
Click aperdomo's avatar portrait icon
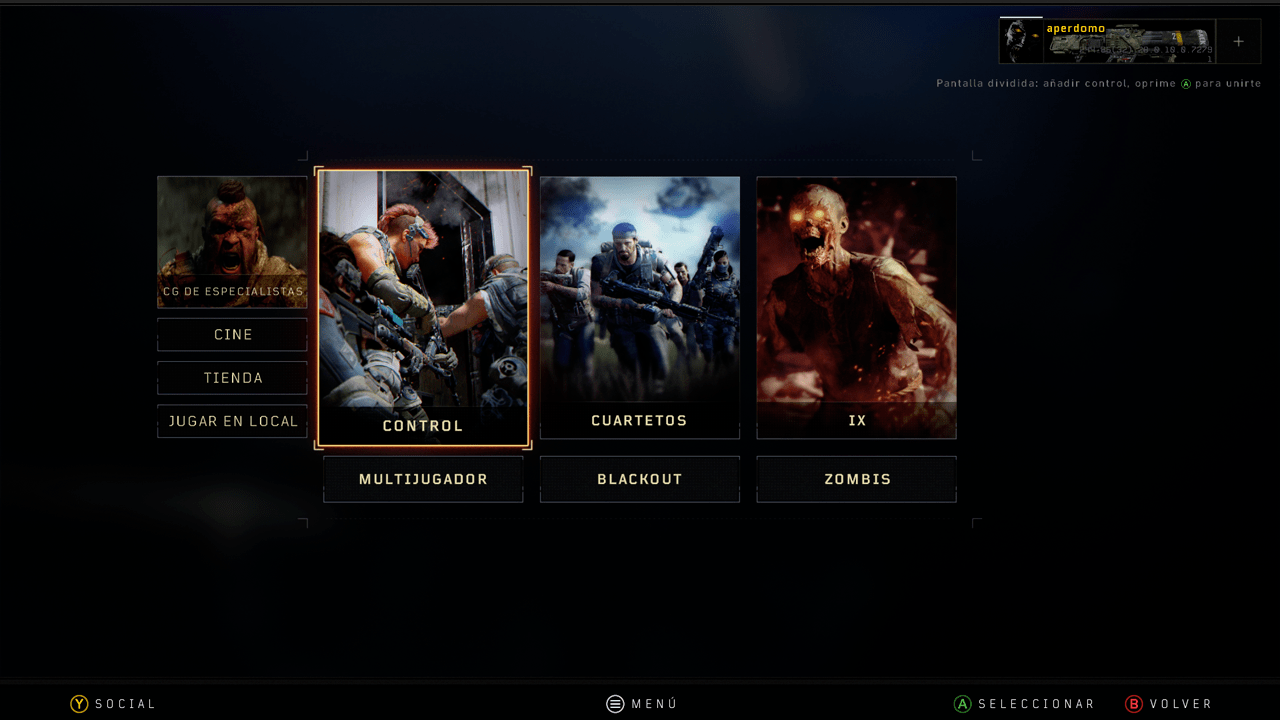tap(1020, 41)
